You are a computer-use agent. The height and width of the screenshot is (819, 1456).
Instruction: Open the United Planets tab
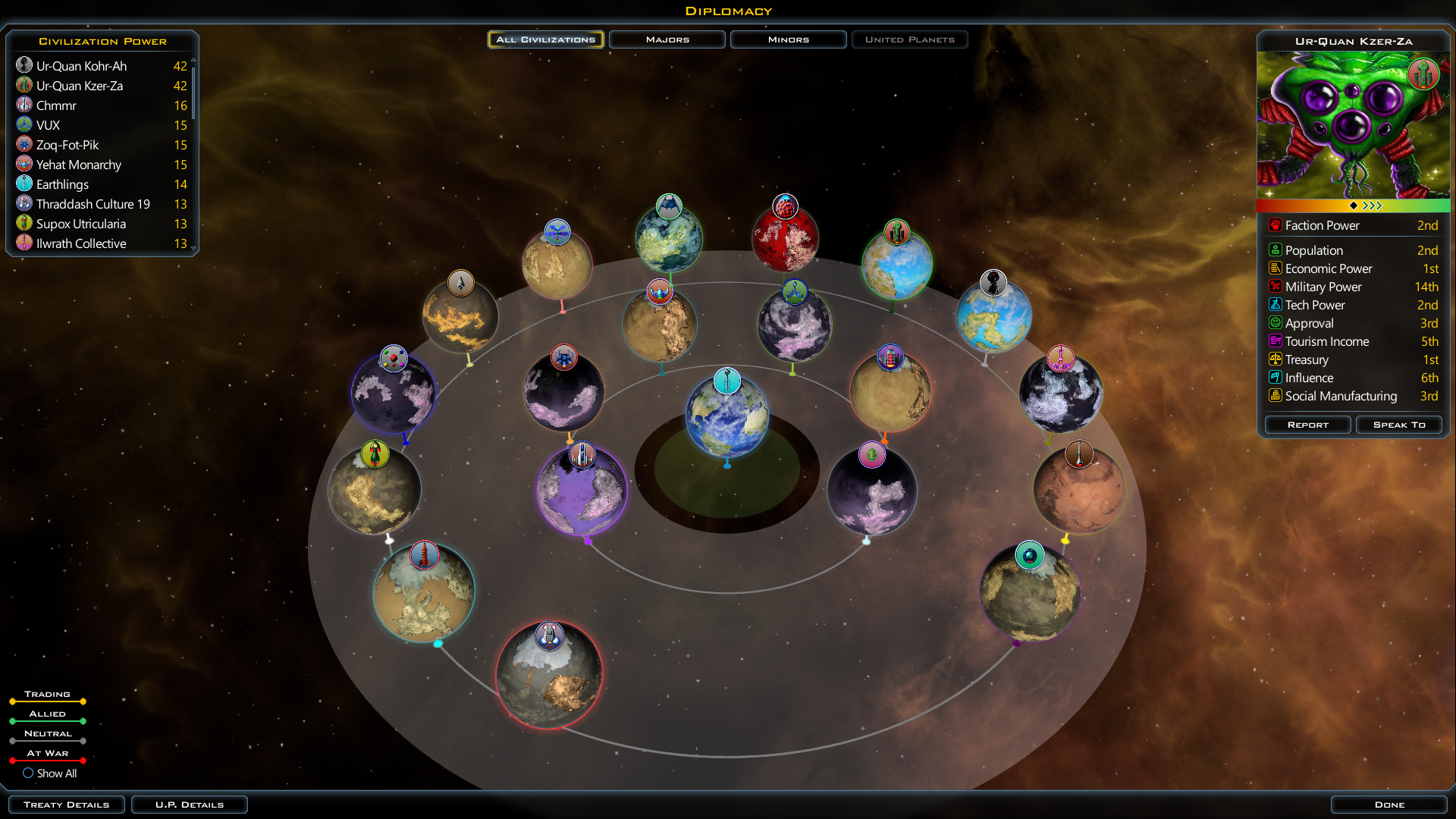909,39
